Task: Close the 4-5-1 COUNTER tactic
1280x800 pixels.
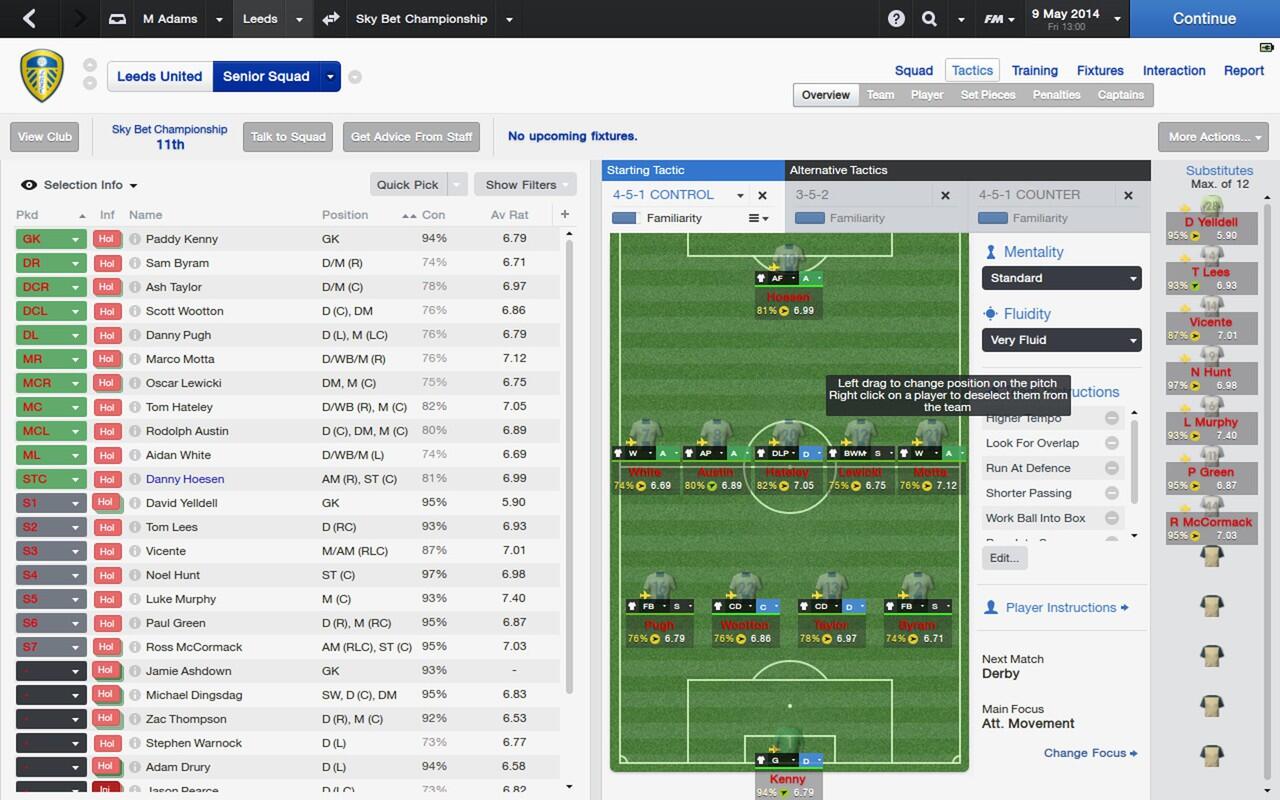Action: (x=1128, y=196)
